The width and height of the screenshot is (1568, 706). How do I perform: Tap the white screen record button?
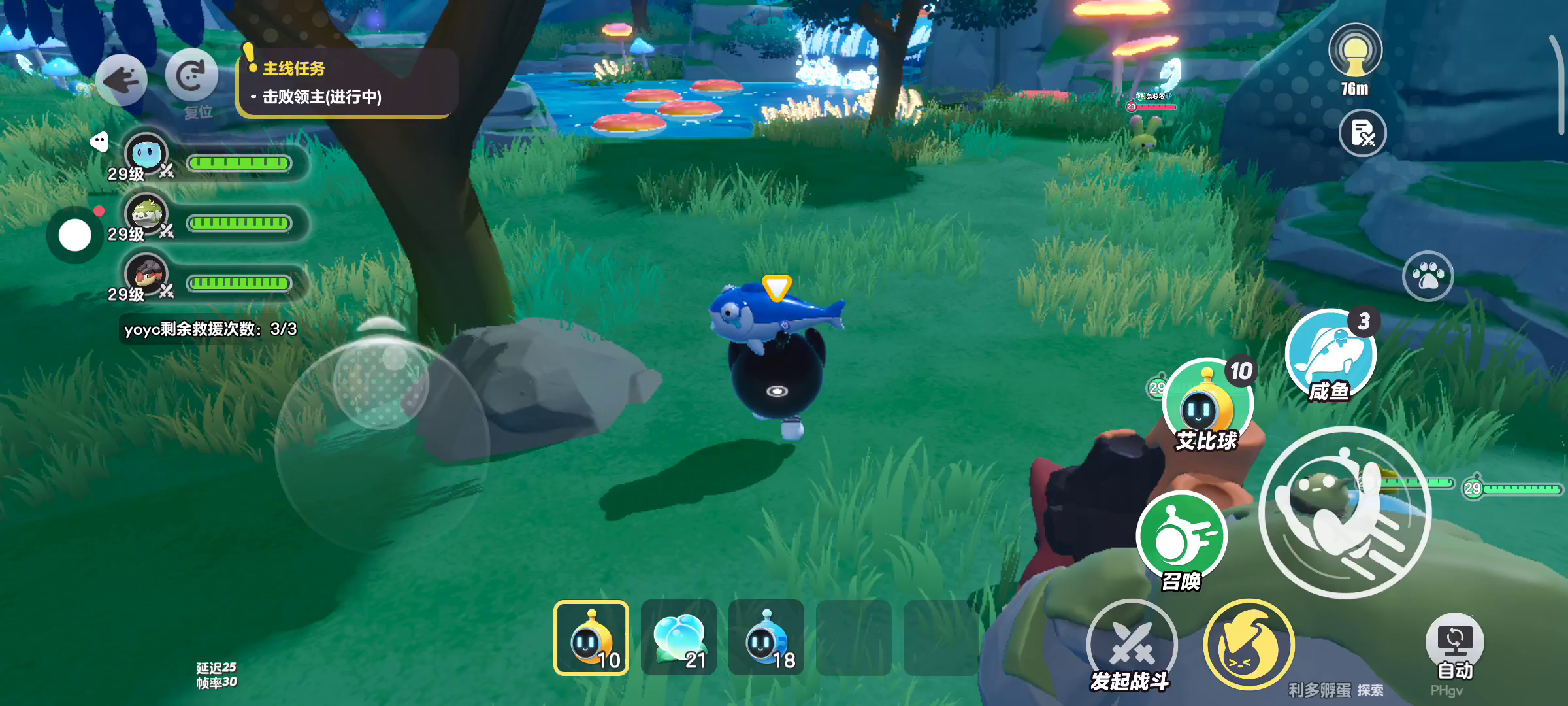point(75,235)
